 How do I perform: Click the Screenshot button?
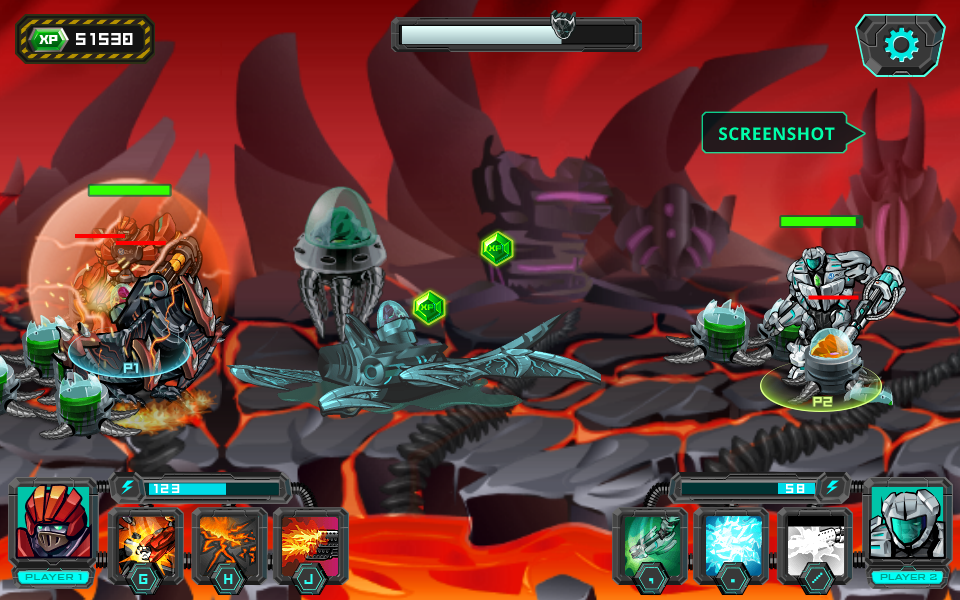[777, 133]
